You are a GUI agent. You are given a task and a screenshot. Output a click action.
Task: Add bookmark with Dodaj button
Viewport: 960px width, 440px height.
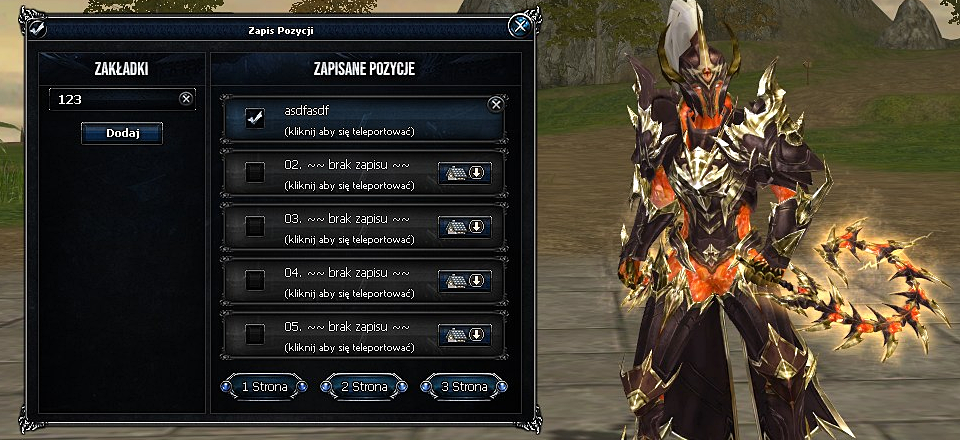[121, 133]
